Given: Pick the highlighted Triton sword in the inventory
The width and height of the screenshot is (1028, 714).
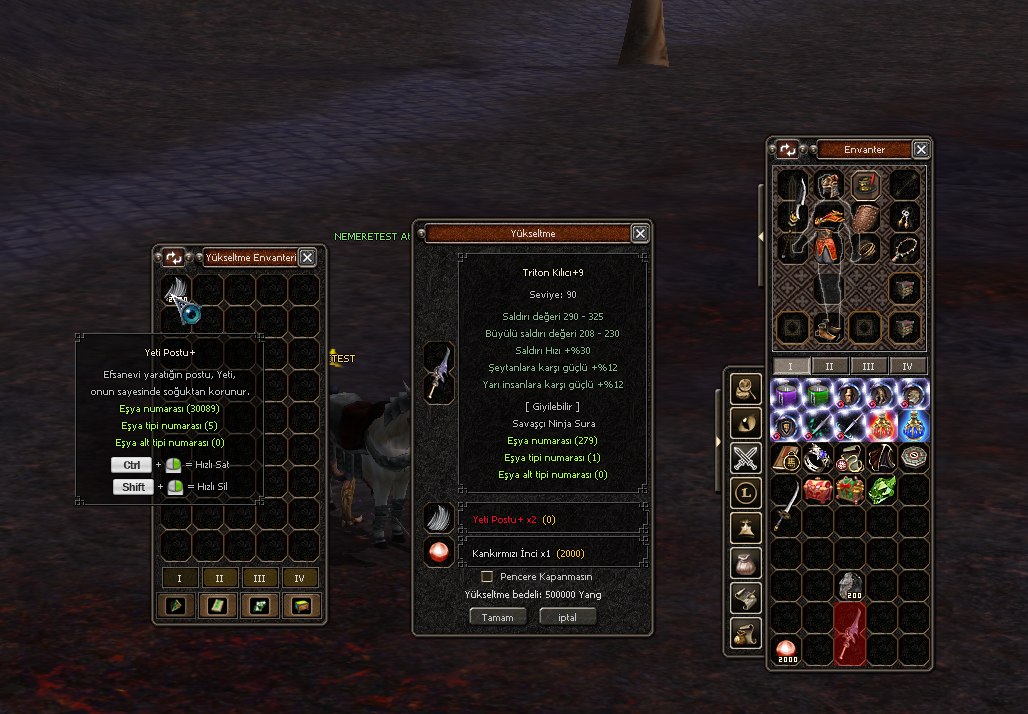Looking at the screenshot, I should pos(850,633).
